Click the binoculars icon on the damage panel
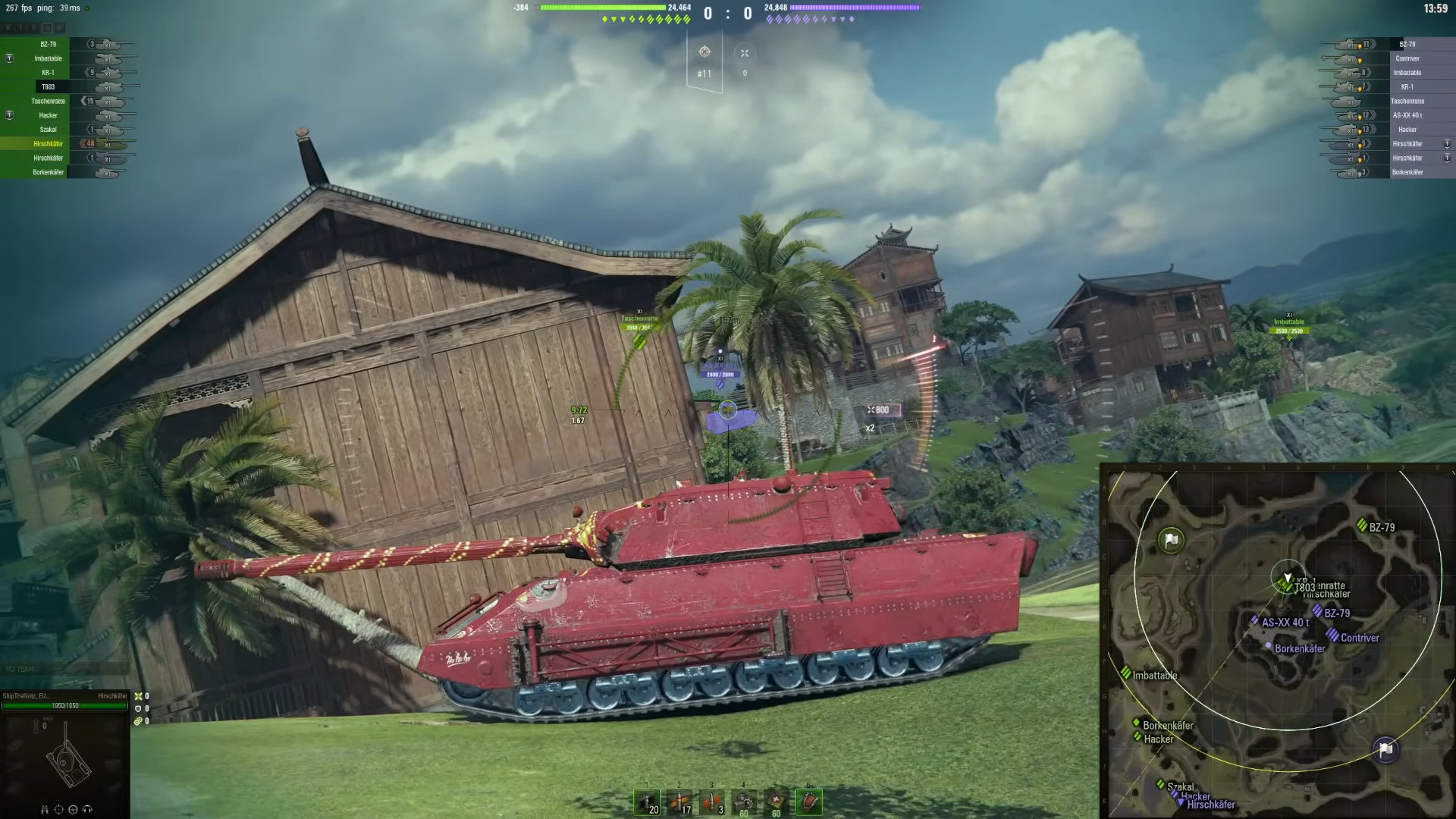The width and height of the screenshot is (1456, 819). [44, 810]
